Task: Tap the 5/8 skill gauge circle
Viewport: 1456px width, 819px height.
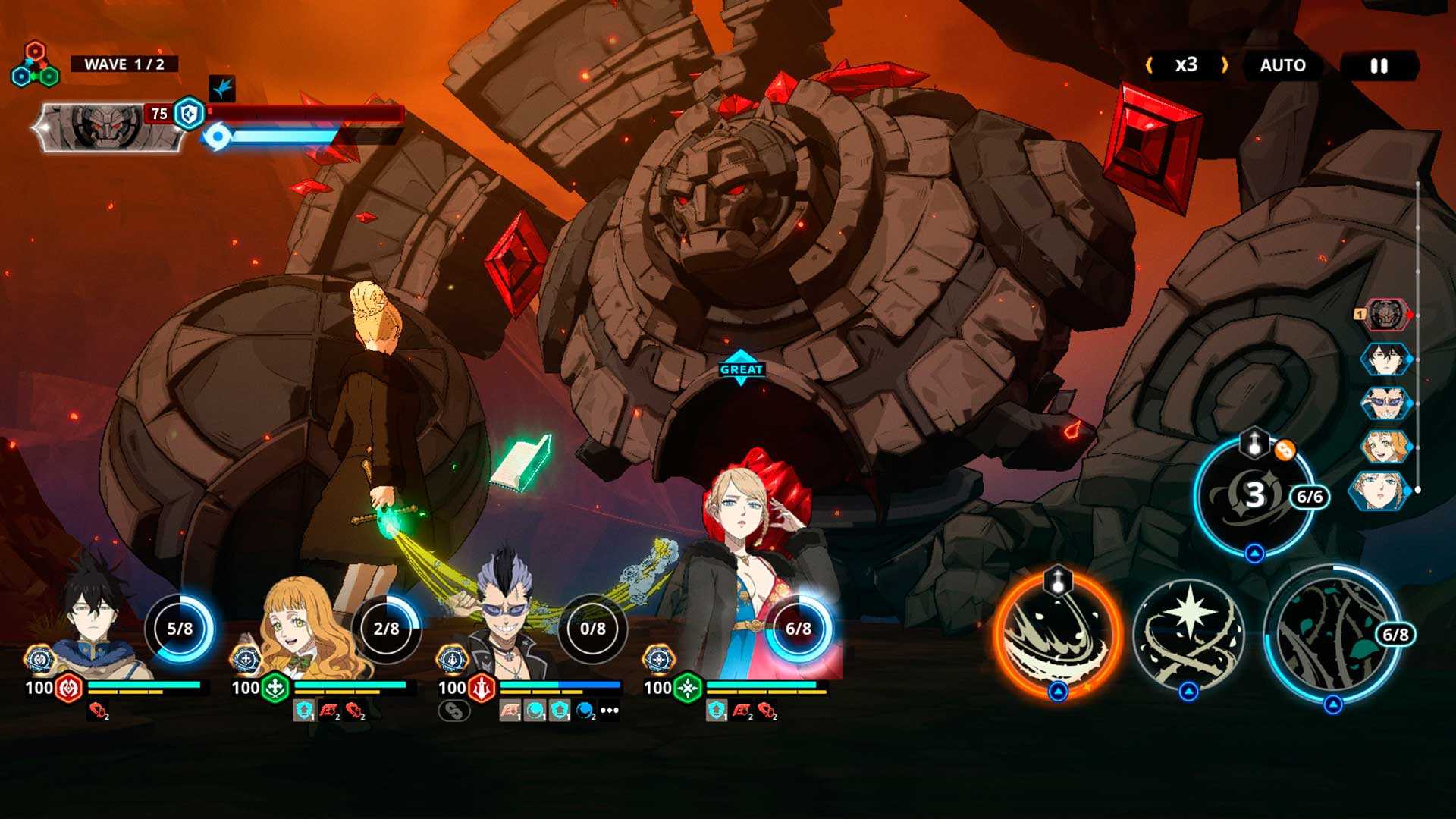Action: pyautogui.click(x=180, y=629)
